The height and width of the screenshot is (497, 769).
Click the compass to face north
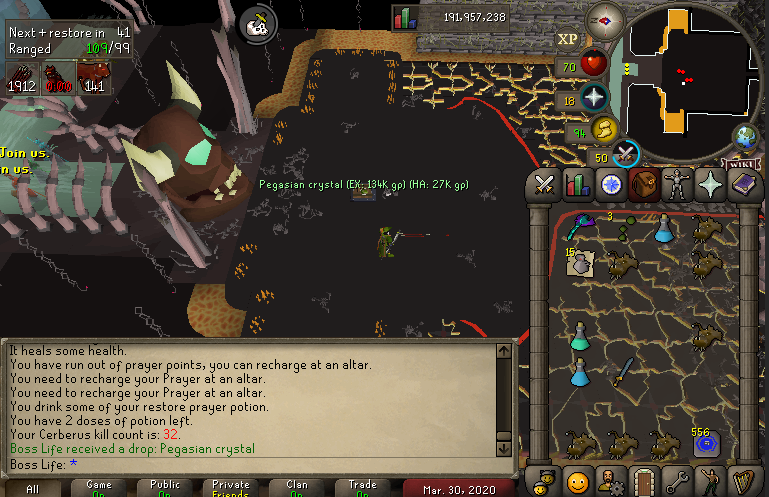pyautogui.click(x=604, y=18)
